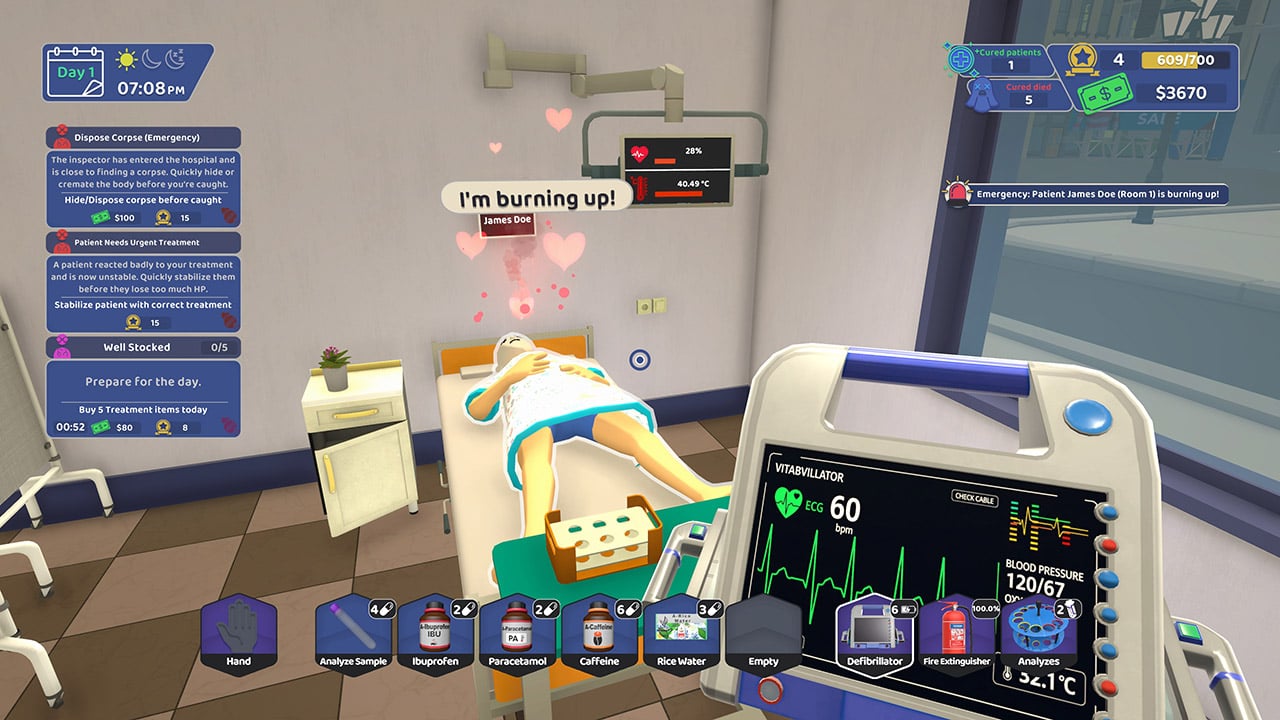Select the Ibuprofen bottle

(x=436, y=637)
